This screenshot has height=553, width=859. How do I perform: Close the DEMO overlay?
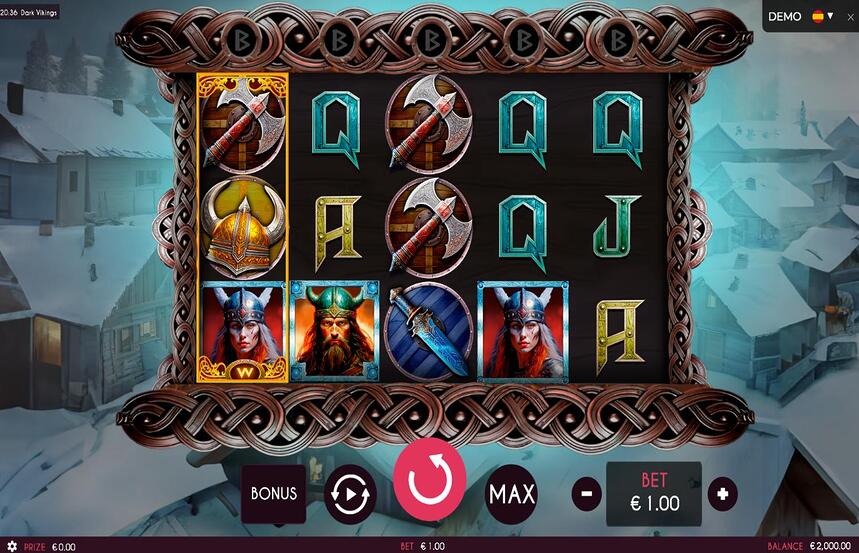851,17
